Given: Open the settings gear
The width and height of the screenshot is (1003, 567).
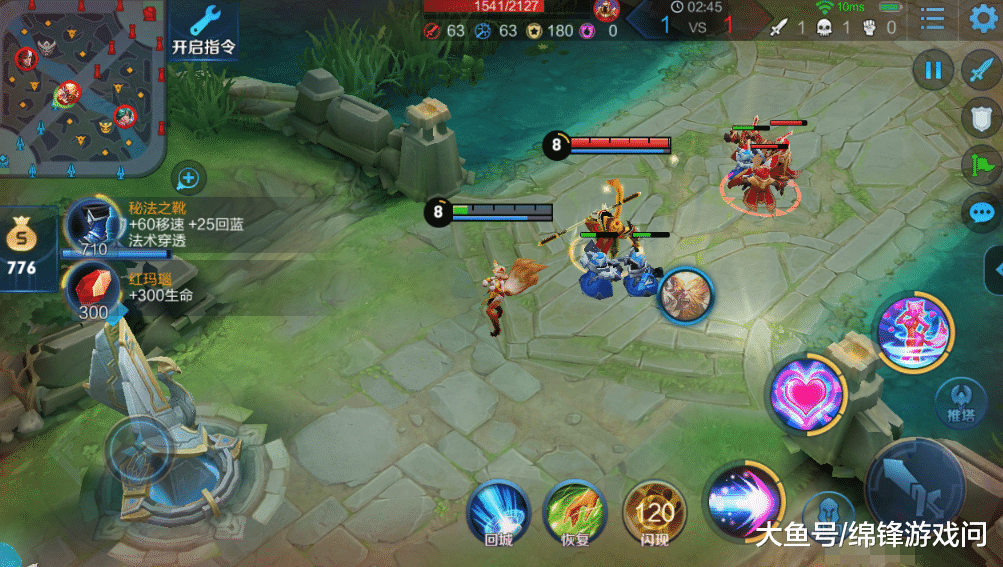Looking at the screenshot, I should (982, 19).
